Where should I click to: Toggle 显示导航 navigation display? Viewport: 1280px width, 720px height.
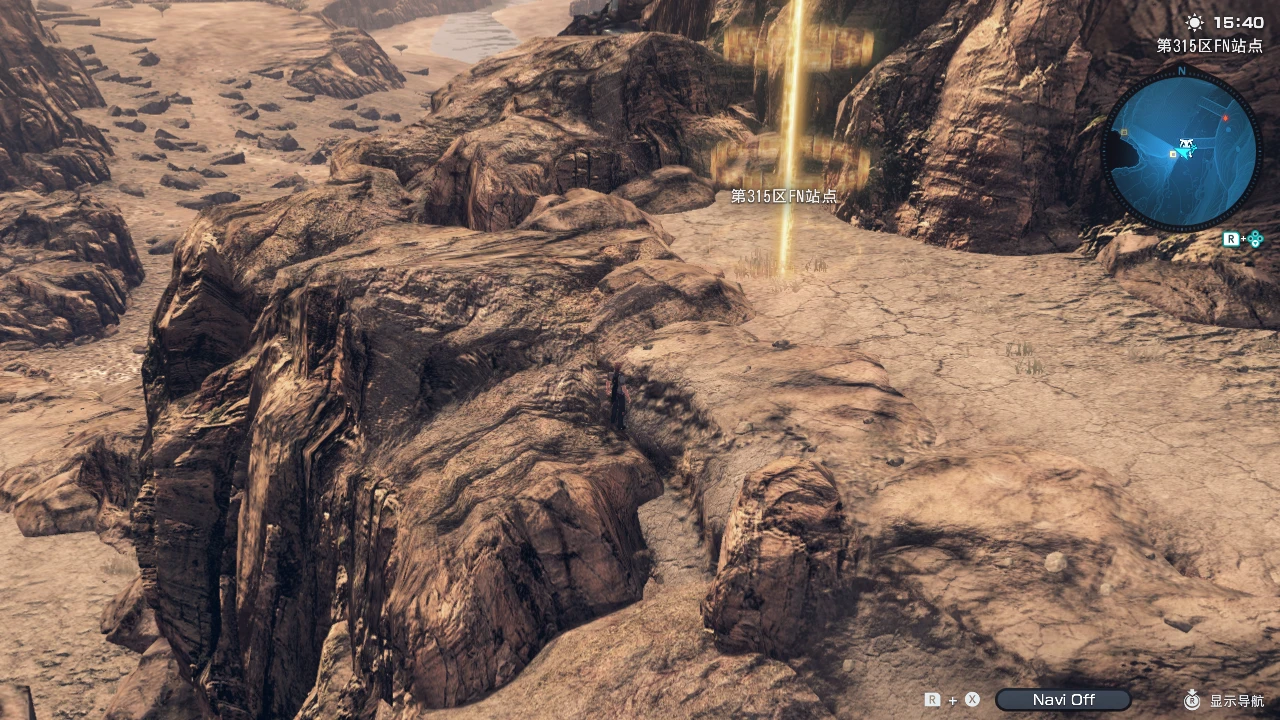1237,700
